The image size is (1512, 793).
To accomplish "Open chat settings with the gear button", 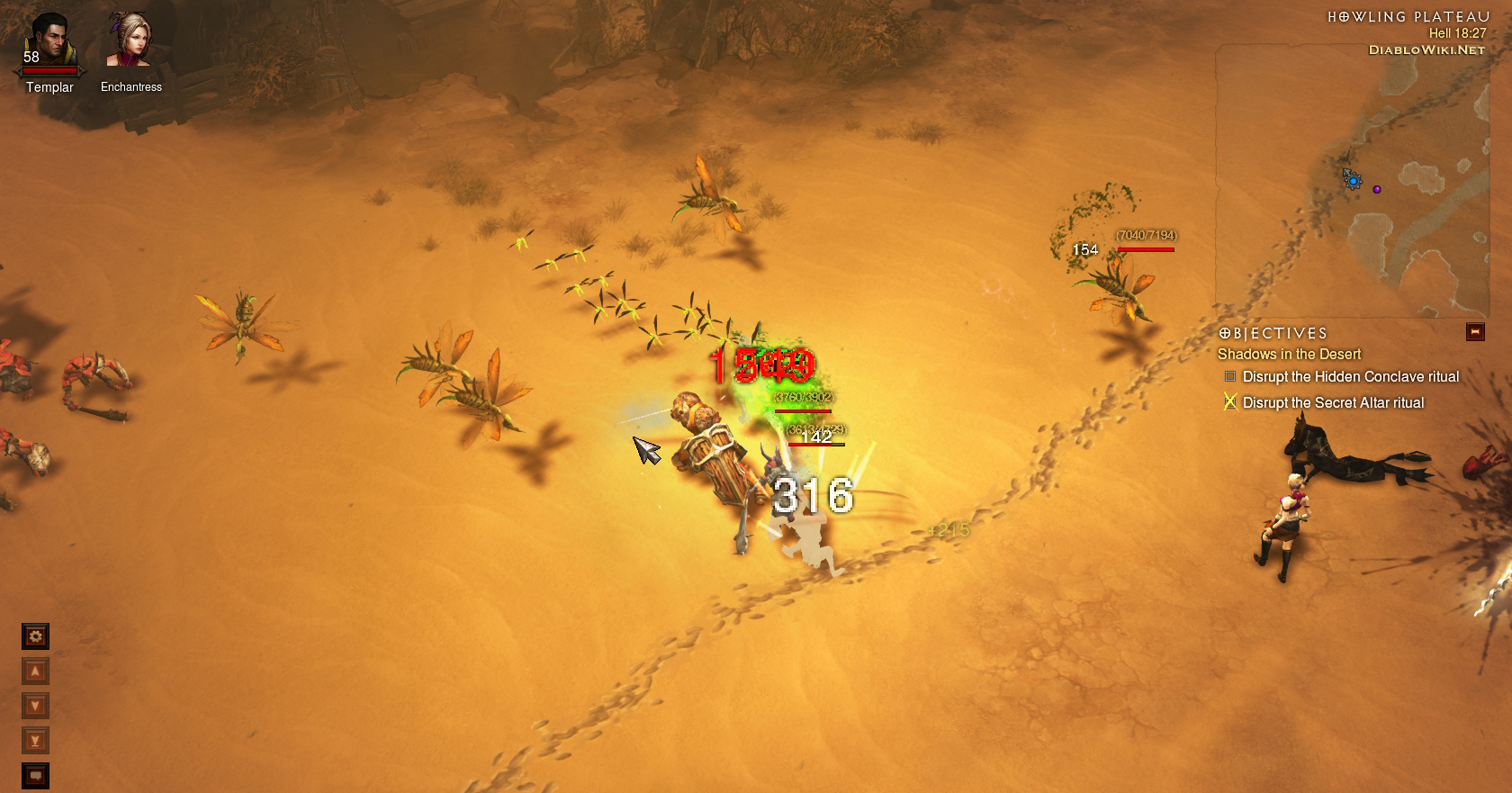I will click(35, 636).
